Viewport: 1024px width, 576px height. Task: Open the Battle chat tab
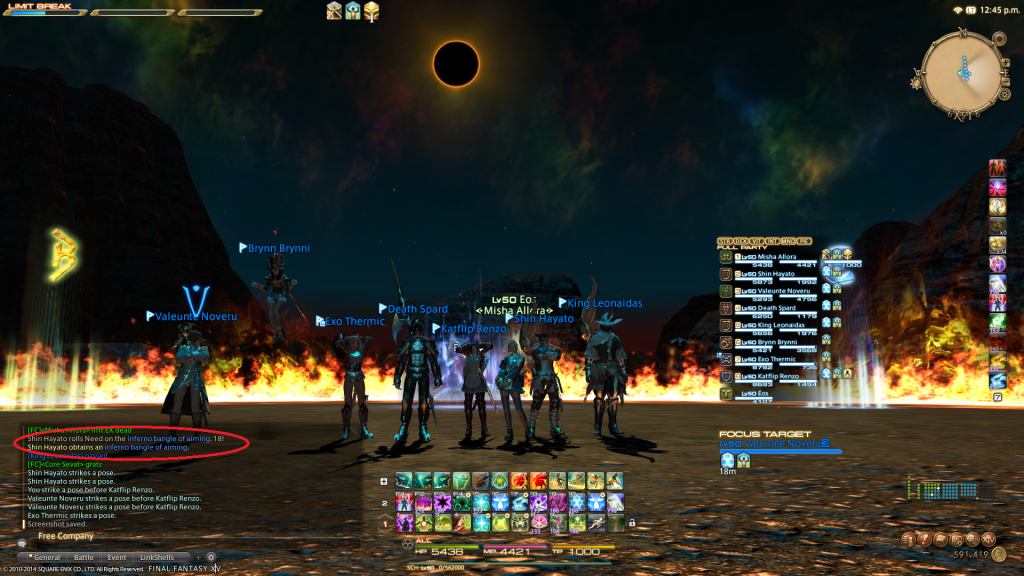84,557
